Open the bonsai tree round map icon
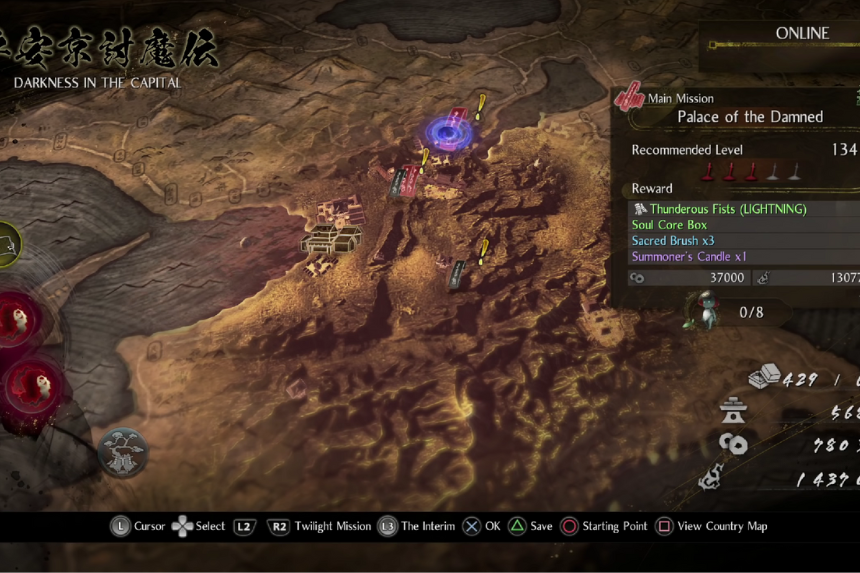 point(123,452)
